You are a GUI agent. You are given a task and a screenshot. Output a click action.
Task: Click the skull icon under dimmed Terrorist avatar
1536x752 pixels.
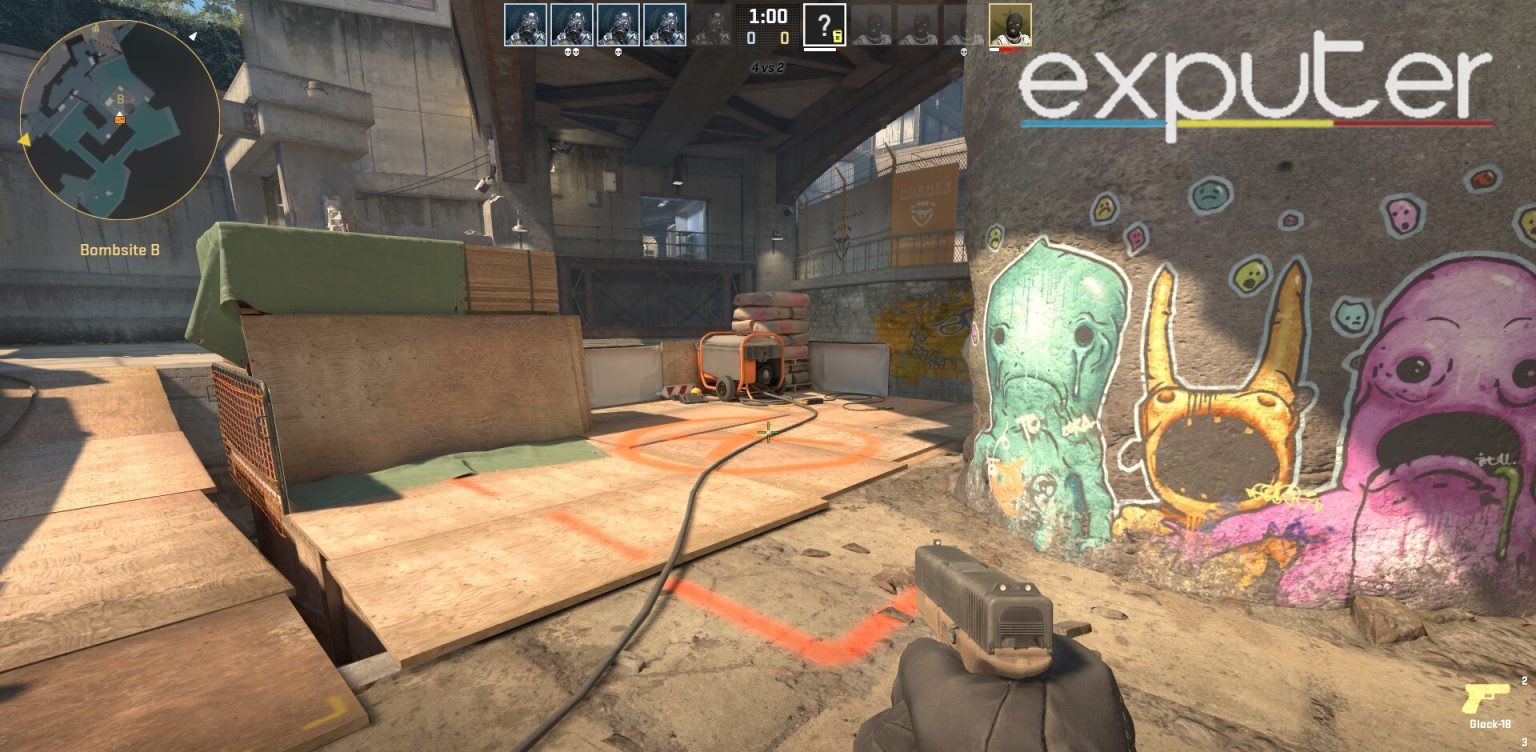(x=964, y=52)
